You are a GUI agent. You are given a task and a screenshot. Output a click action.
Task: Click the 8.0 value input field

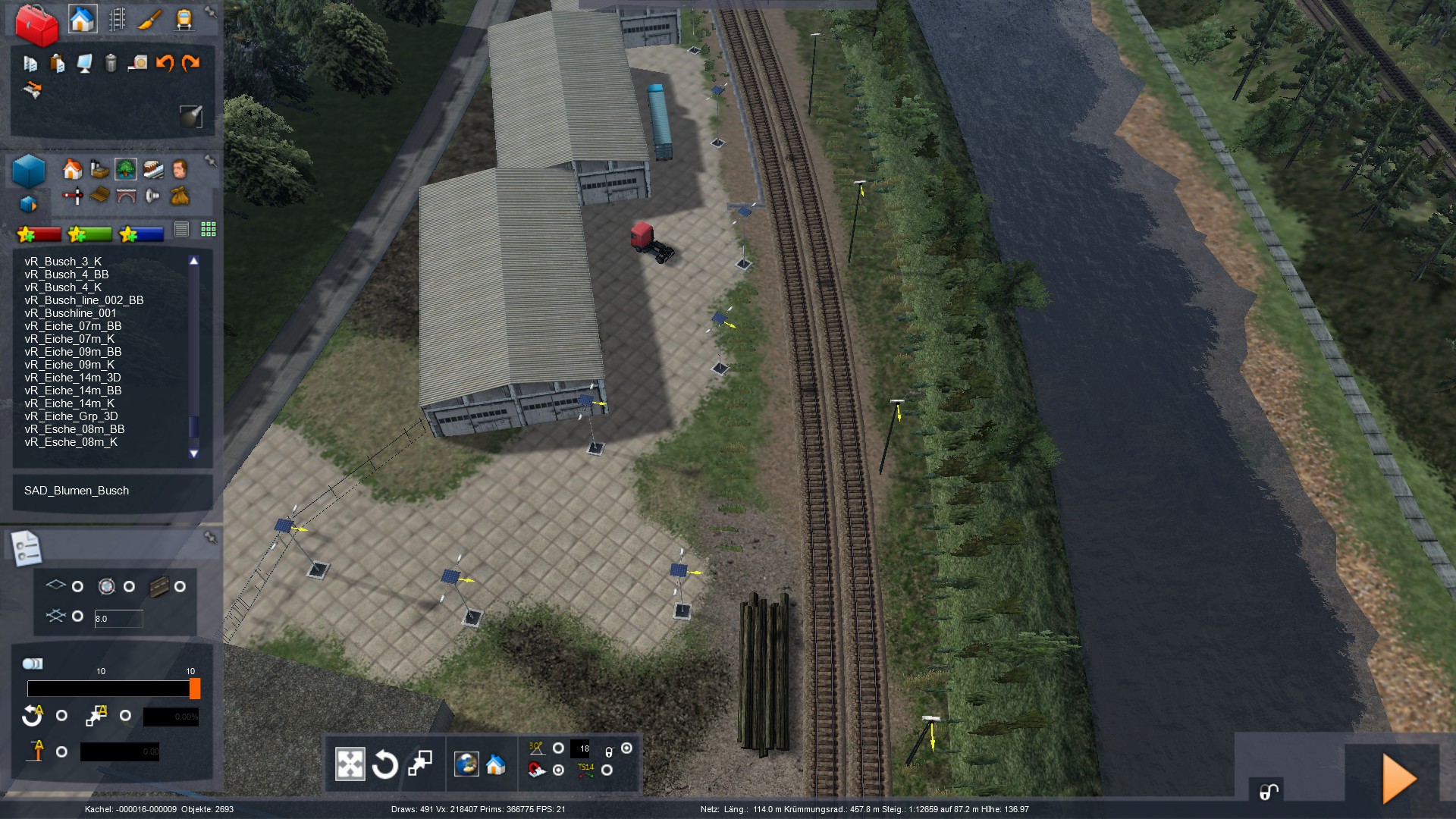click(x=118, y=619)
